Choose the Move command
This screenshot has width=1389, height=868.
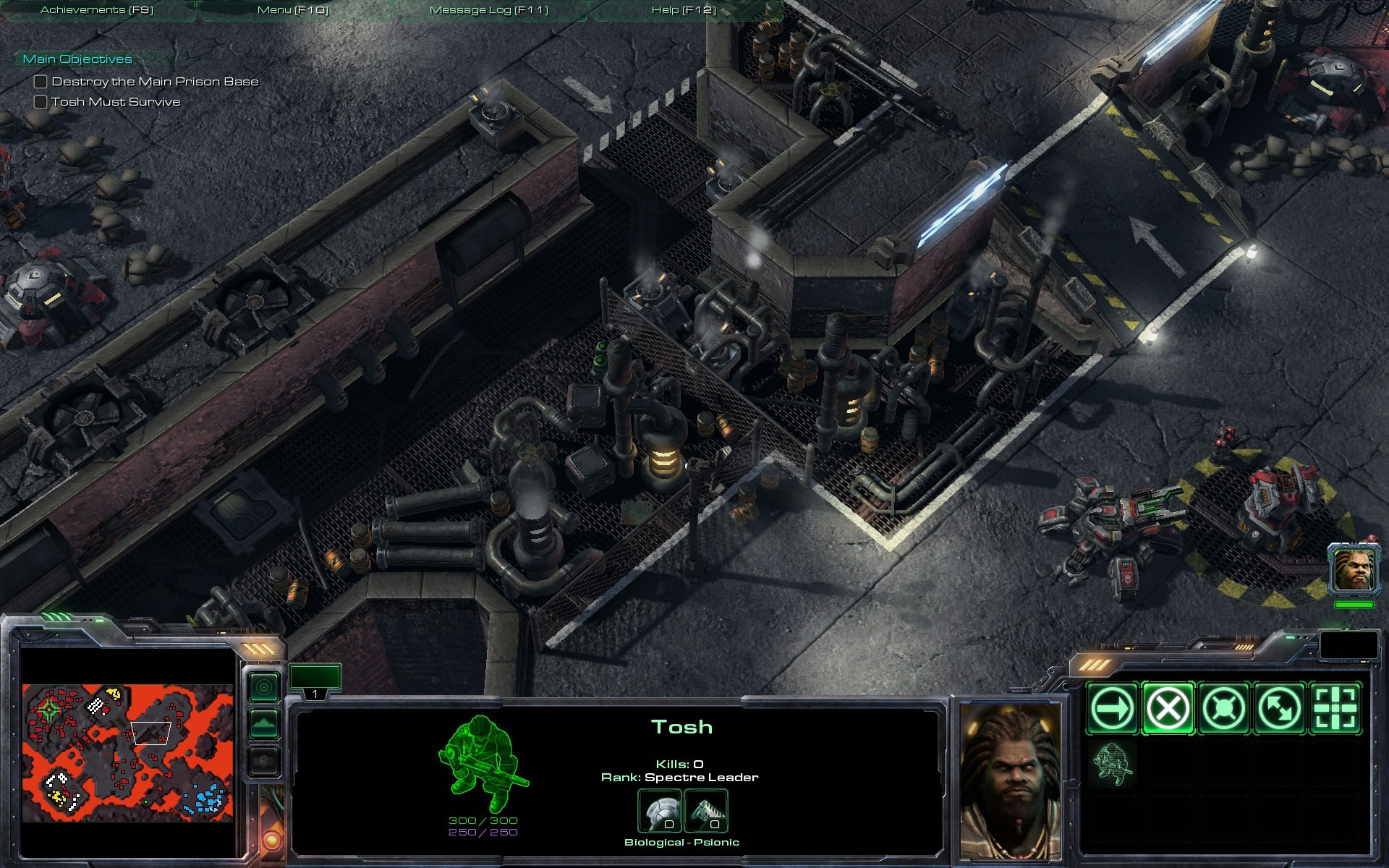1112,708
